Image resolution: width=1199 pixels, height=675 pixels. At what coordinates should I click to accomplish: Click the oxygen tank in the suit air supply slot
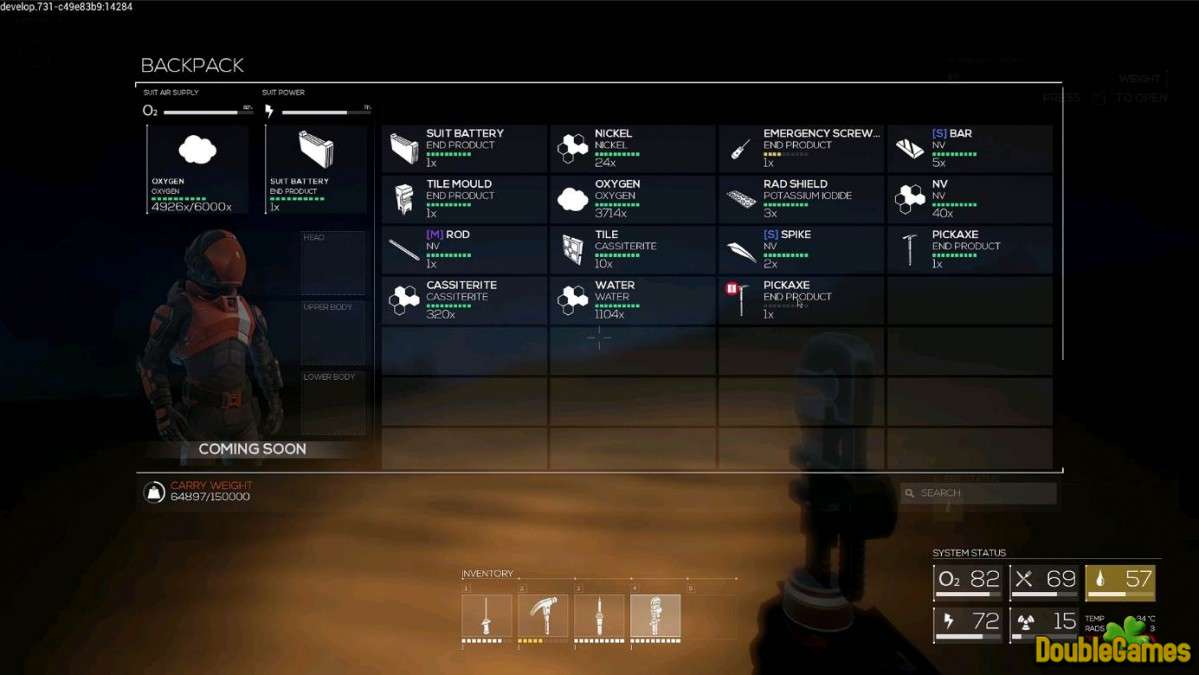(x=198, y=168)
